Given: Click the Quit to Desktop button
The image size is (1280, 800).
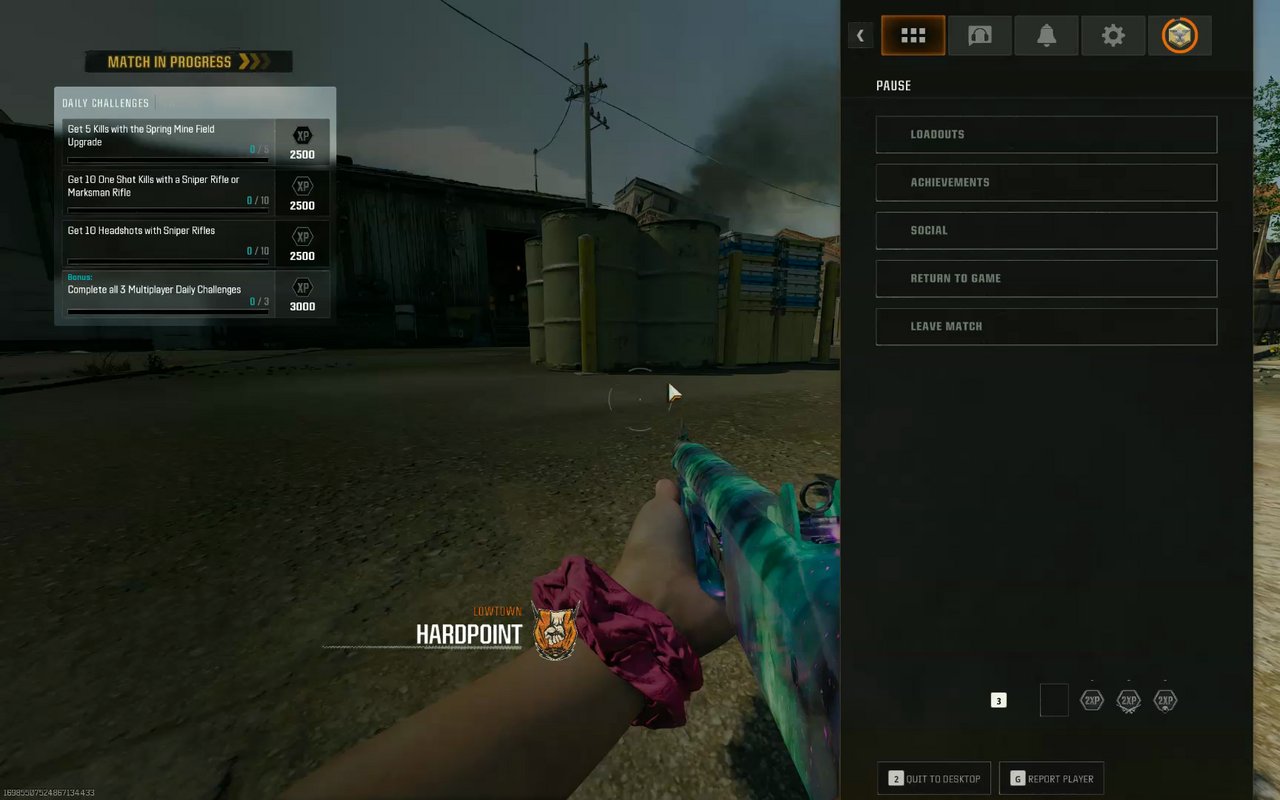Looking at the screenshot, I should (x=934, y=778).
